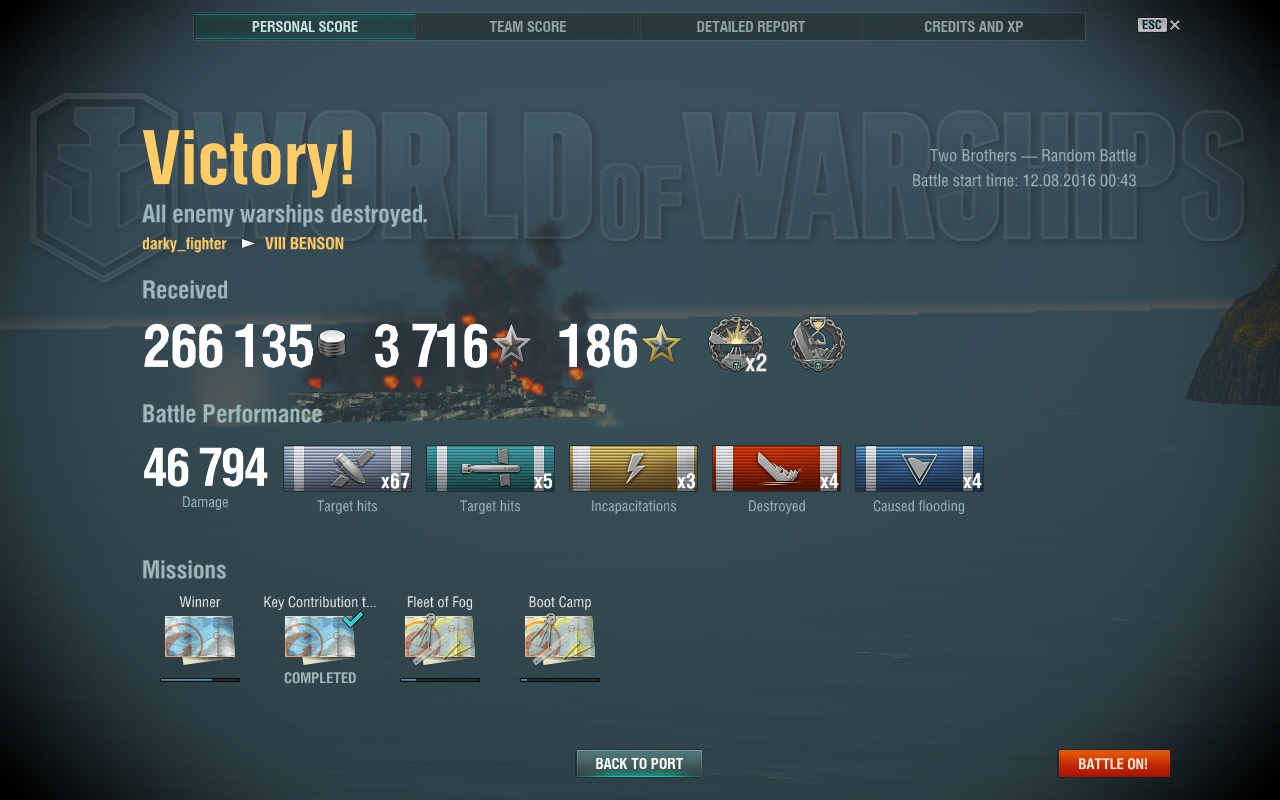Inspect the x5 torpedo hits ribbon
The width and height of the screenshot is (1280, 800).
point(490,469)
